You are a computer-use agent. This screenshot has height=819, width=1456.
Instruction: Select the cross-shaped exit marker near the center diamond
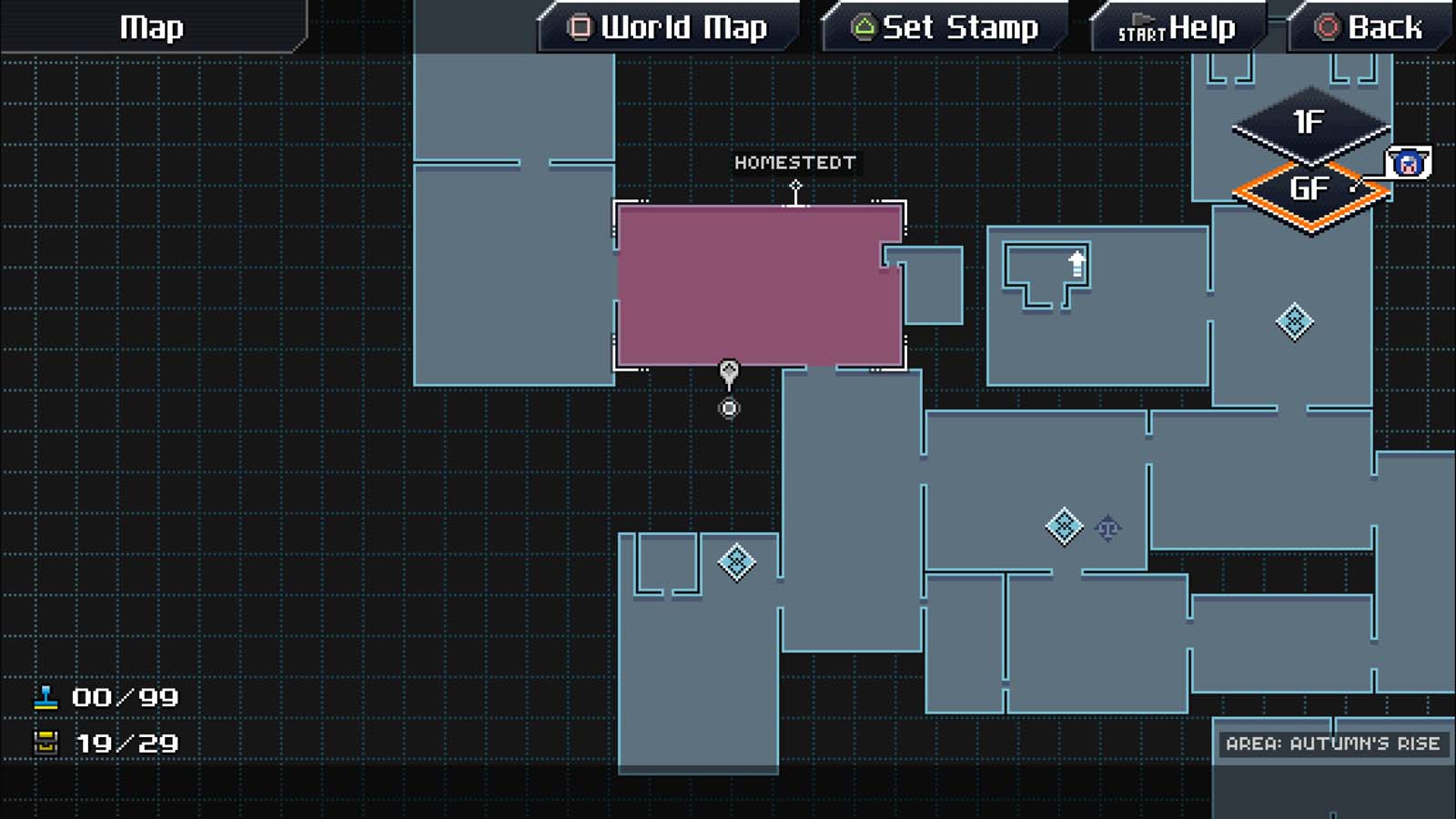[1108, 526]
